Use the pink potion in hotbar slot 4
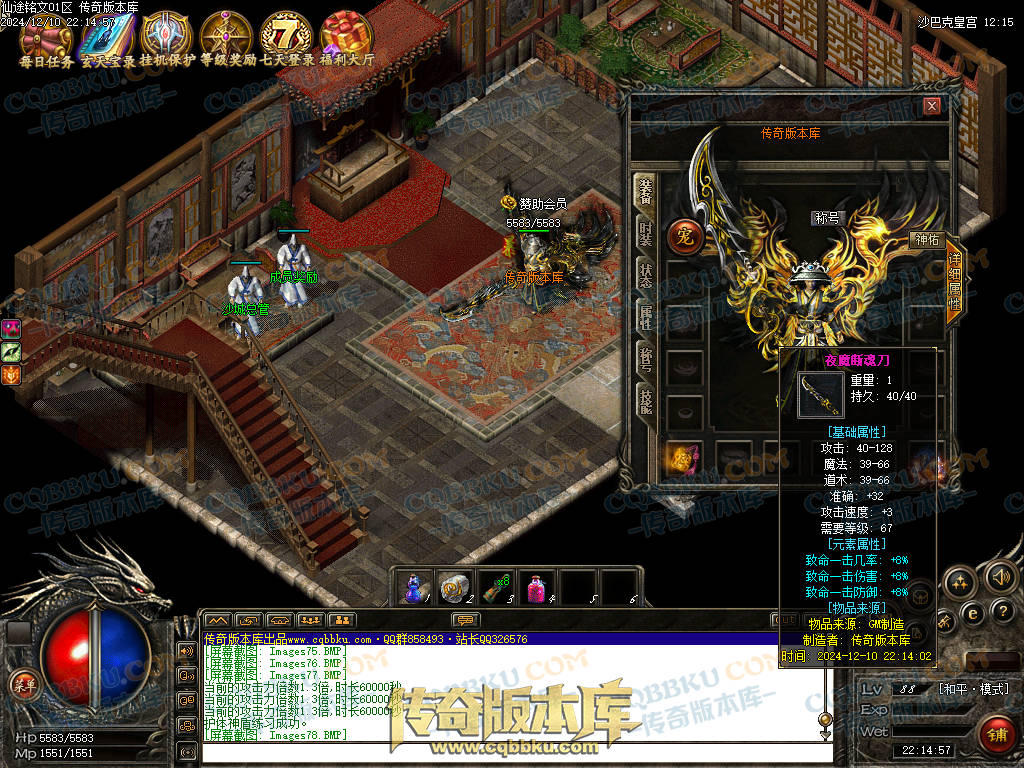This screenshot has width=1024, height=768. pos(538,587)
